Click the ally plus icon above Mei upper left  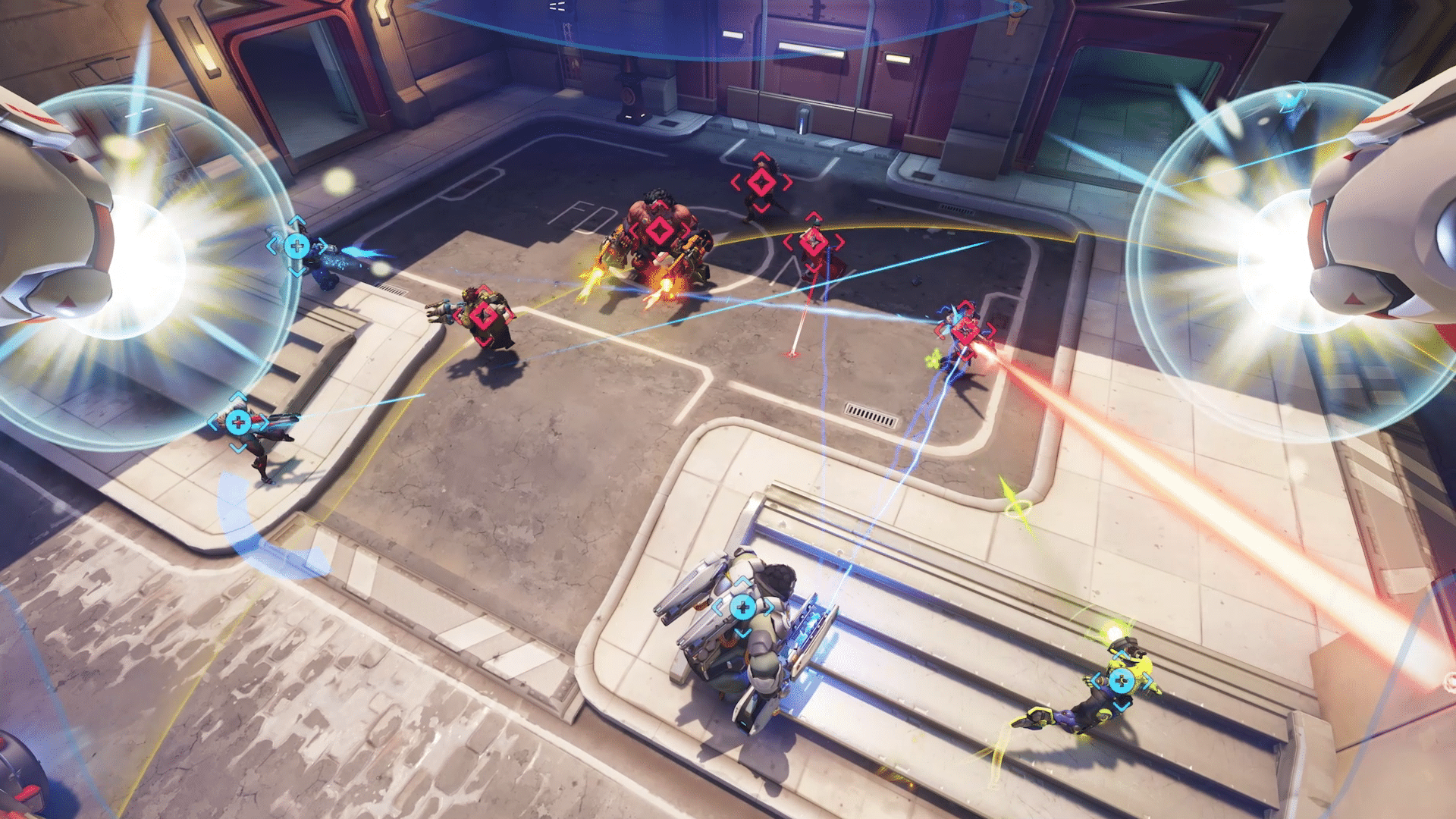click(296, 244)
